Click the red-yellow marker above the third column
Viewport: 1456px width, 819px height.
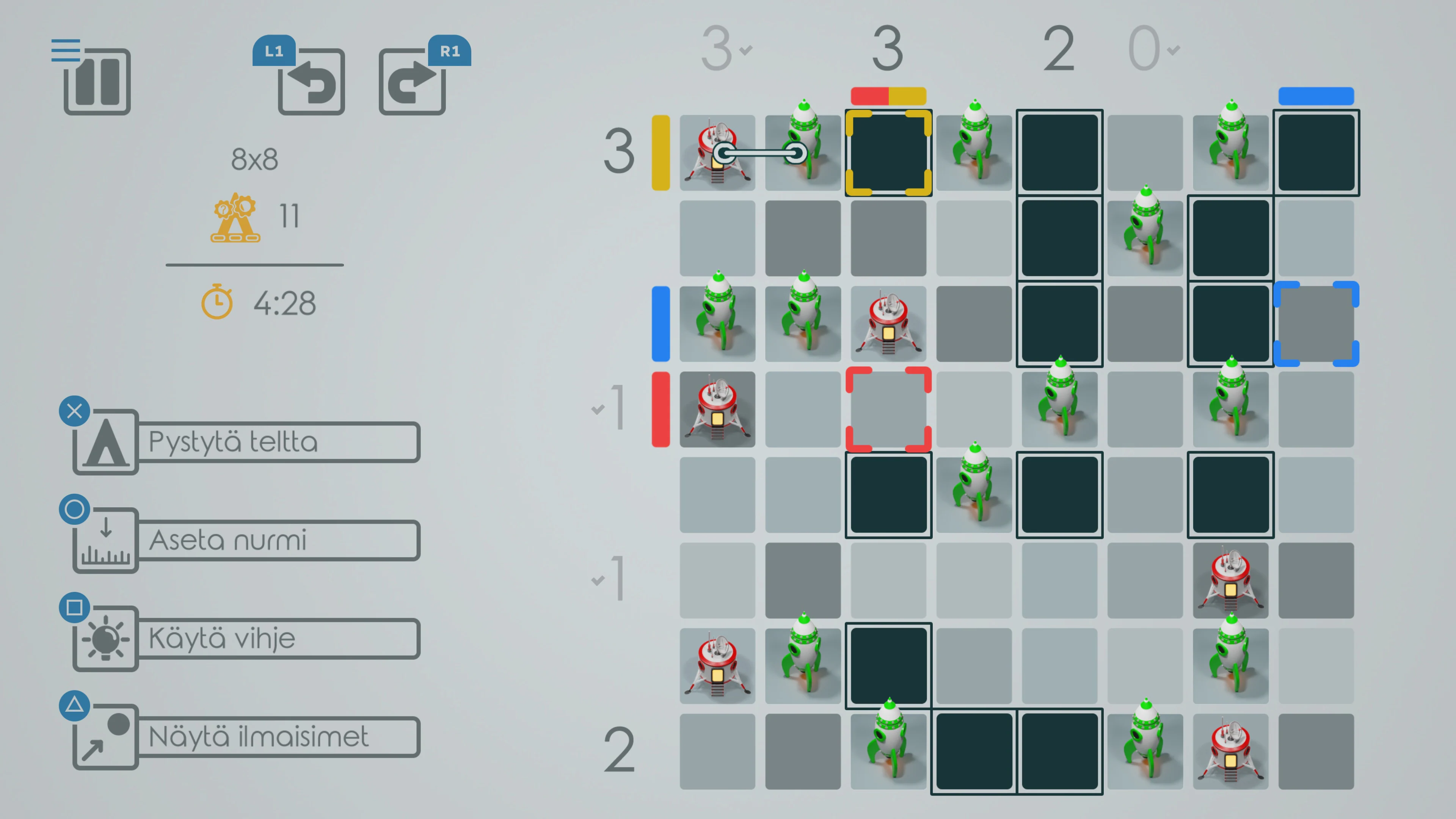tap(888, 96)
